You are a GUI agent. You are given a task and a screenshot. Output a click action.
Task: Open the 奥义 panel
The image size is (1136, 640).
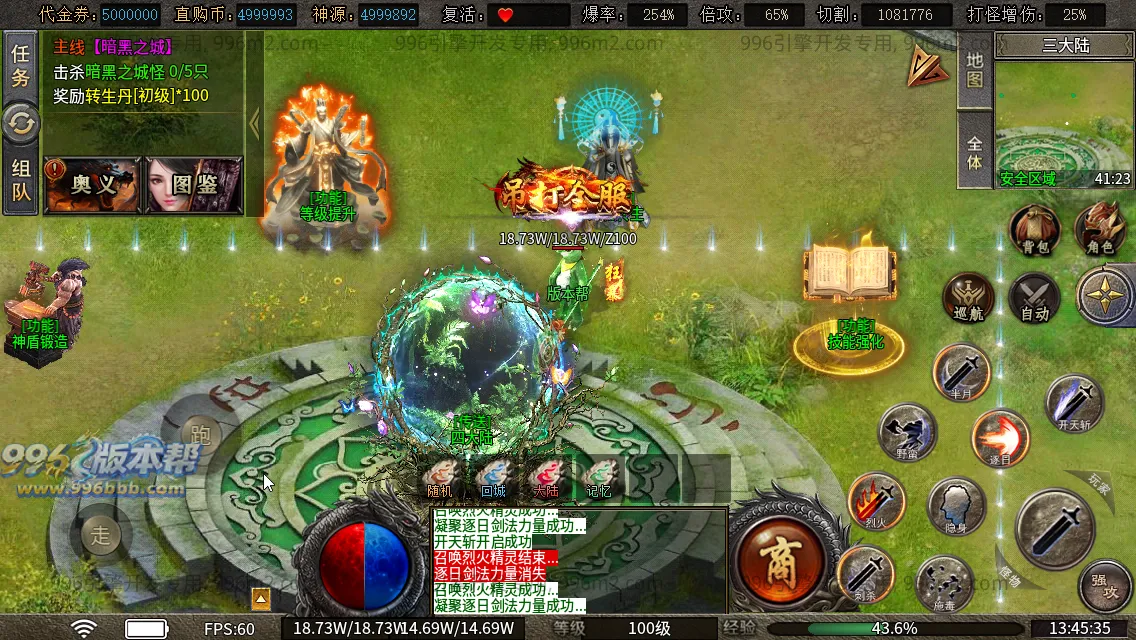92,185
